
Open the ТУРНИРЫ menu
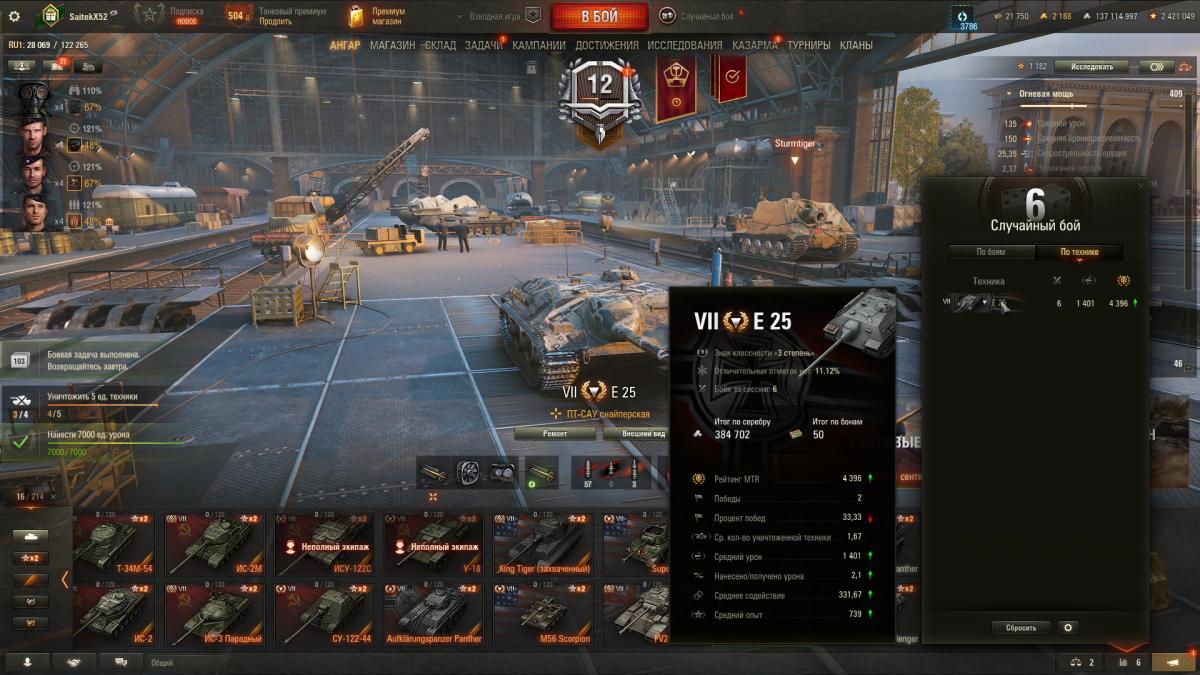tap(808, 45)
